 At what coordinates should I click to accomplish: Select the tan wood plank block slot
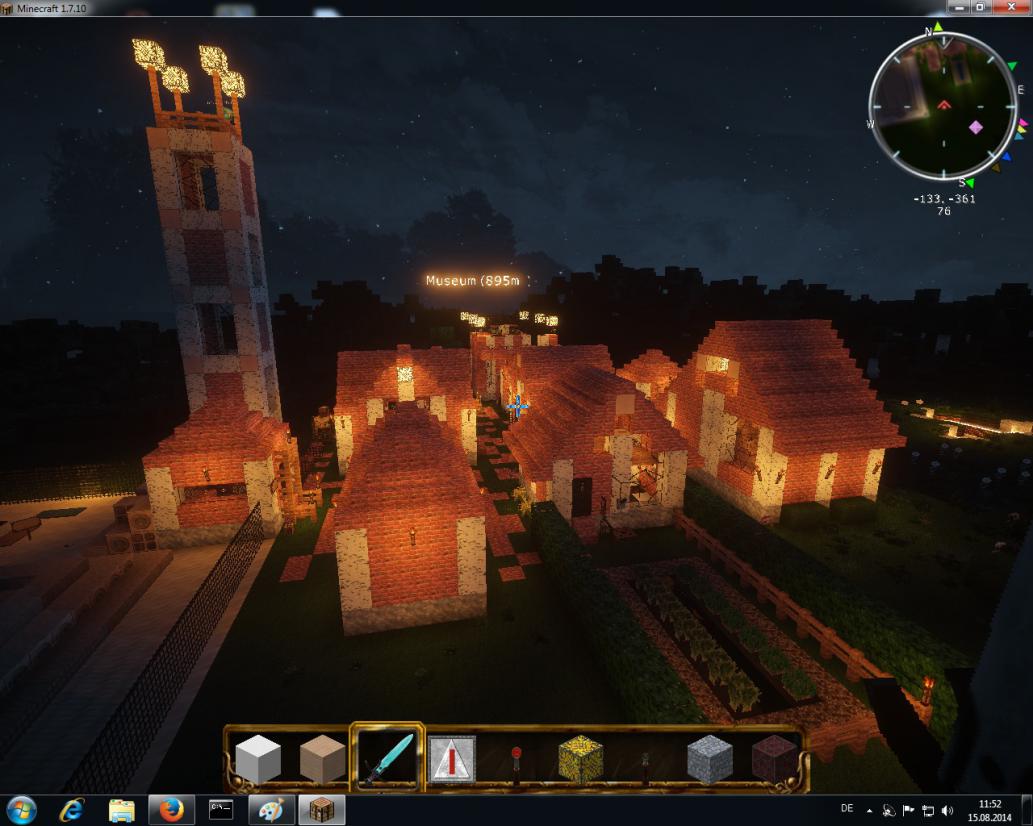[x=322, y=760]
